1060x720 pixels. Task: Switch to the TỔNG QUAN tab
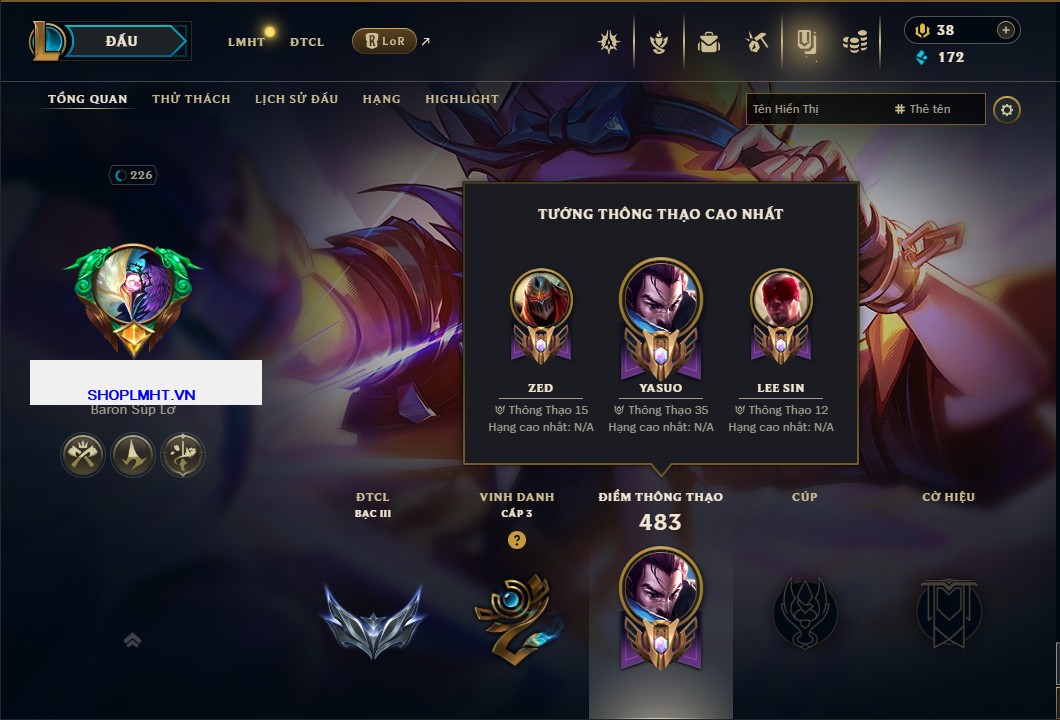[88, 99]
